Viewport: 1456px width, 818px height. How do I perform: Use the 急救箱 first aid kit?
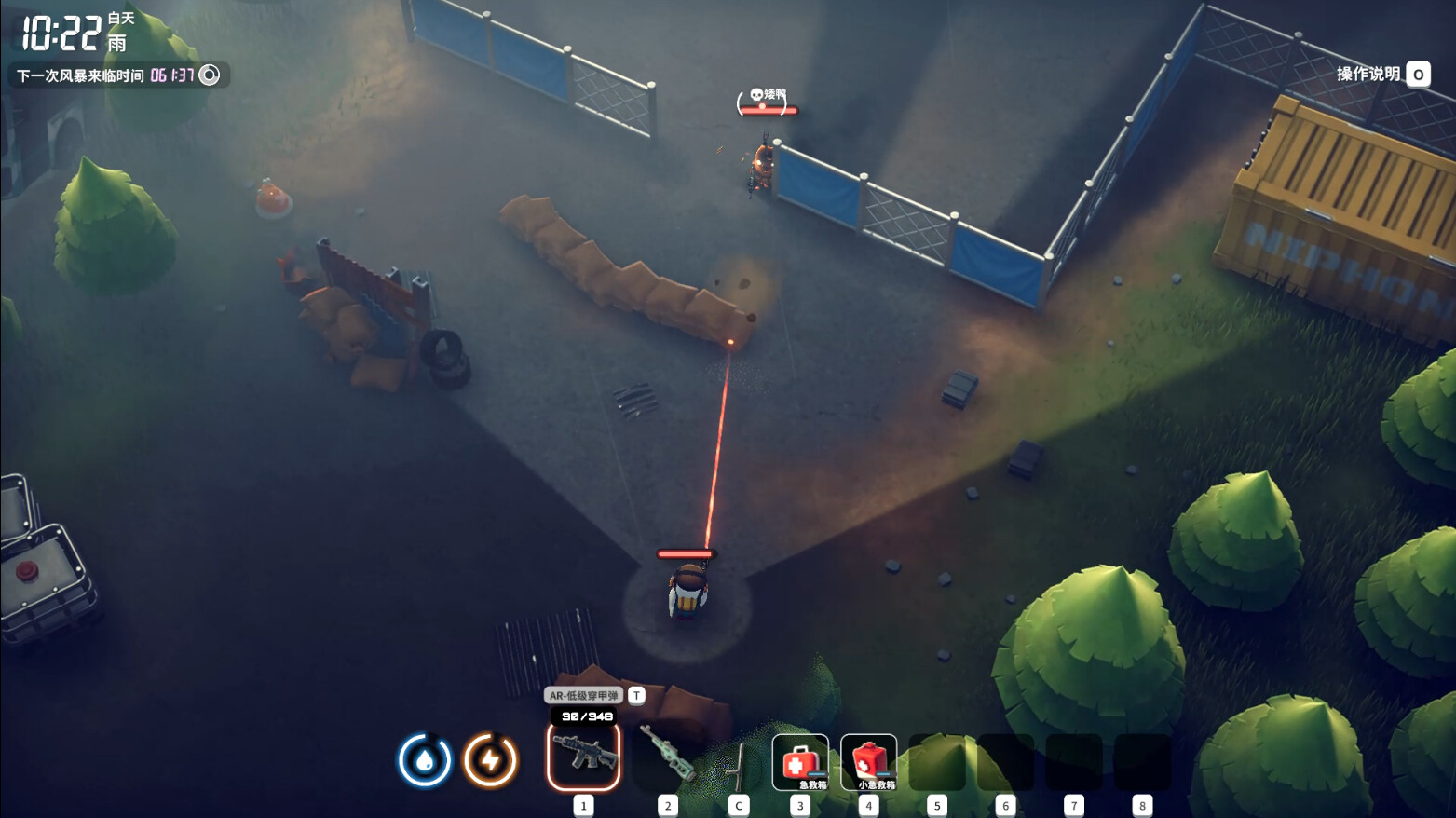(x=800, y=762)
